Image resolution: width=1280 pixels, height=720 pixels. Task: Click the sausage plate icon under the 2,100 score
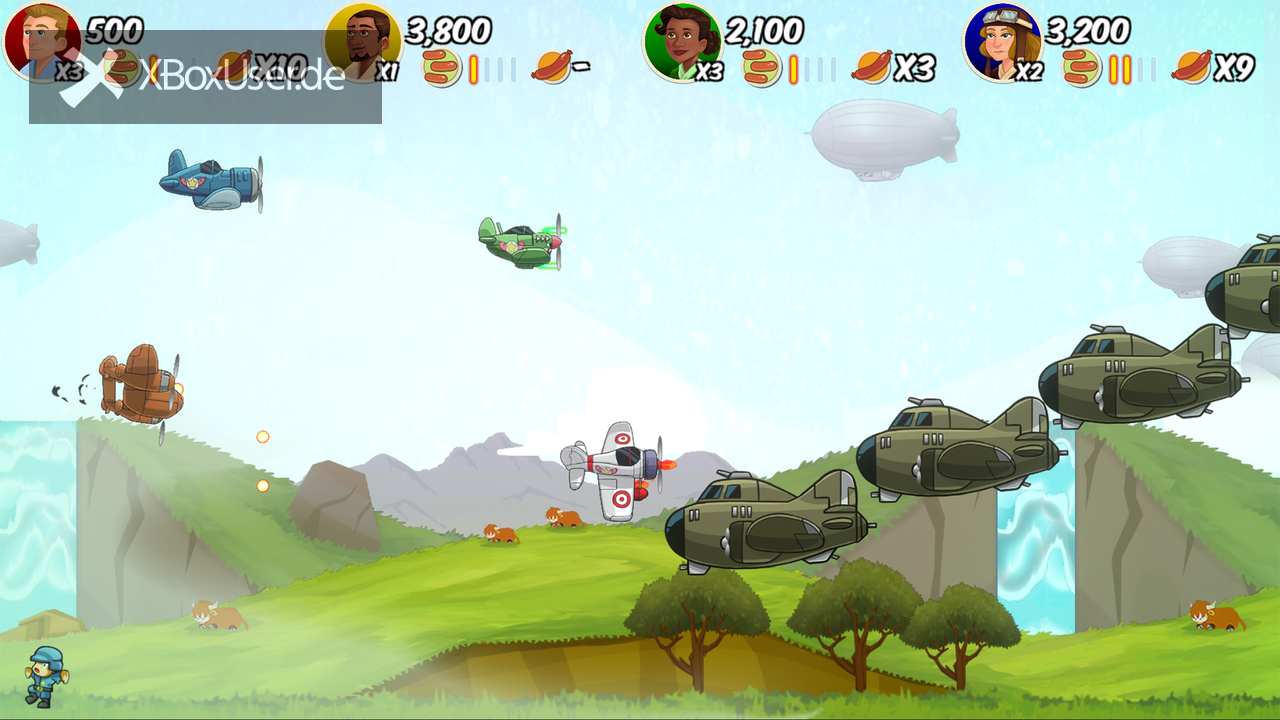tap(762, 68)
